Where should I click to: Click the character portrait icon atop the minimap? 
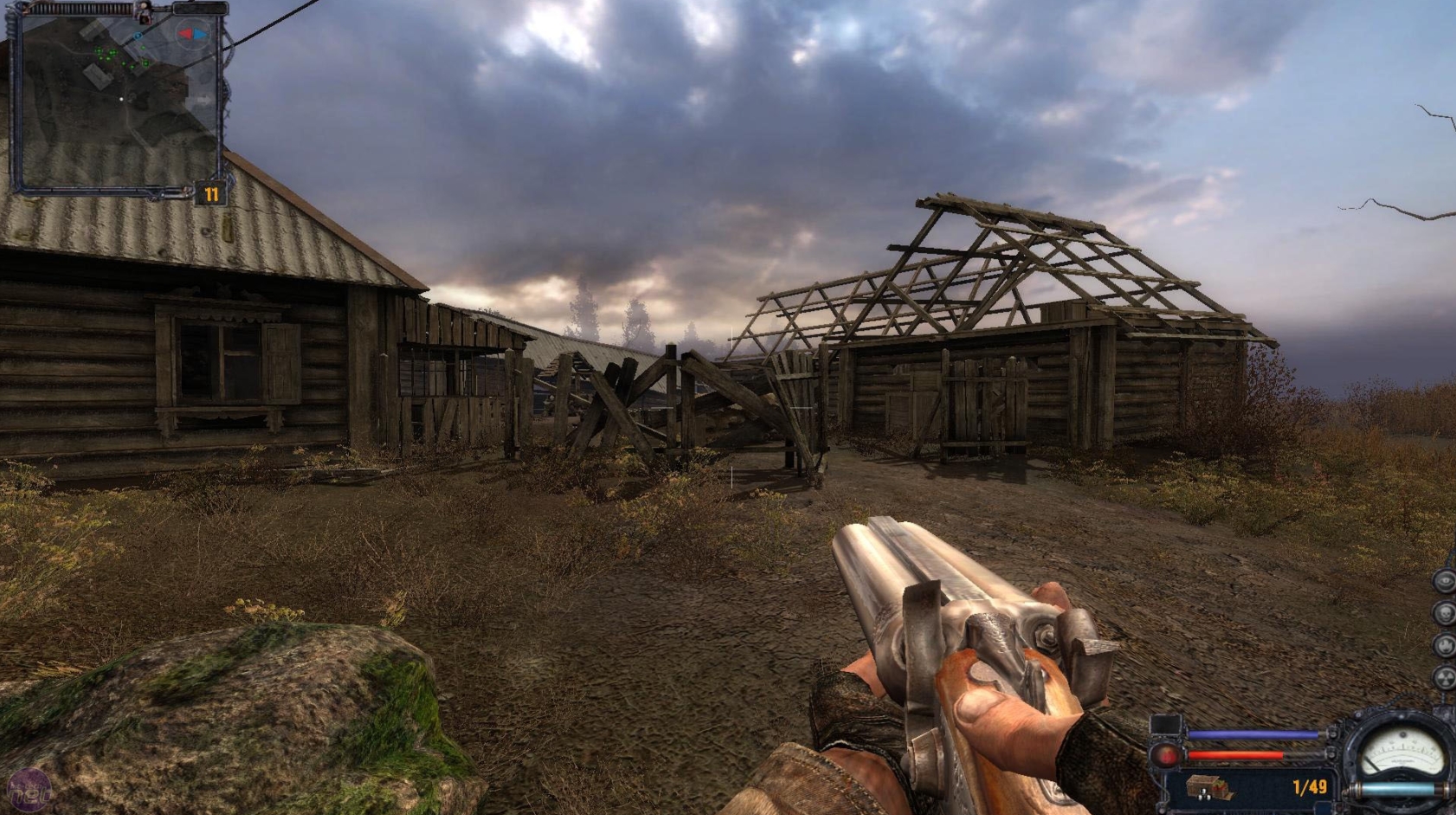point(145,13)
